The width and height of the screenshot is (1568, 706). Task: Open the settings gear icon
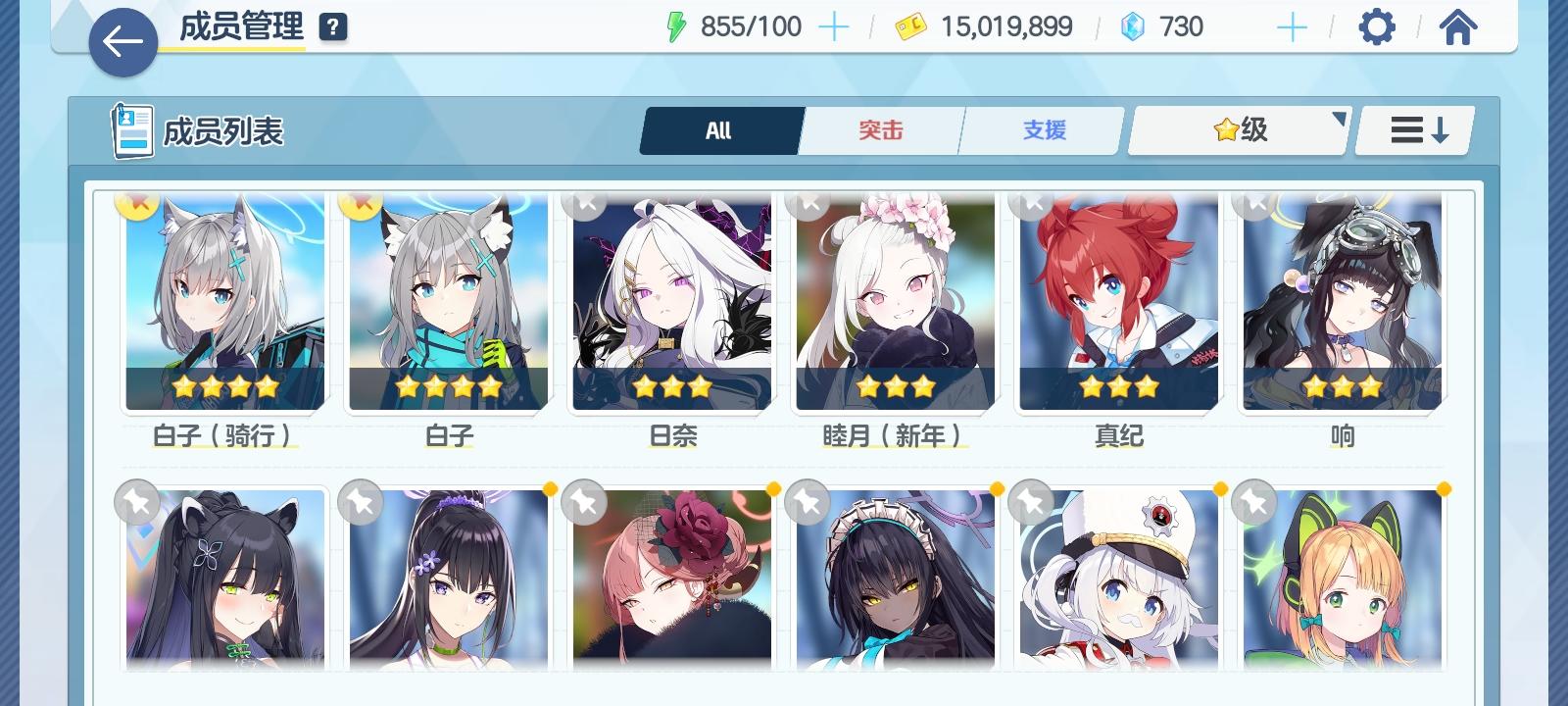1377,26
